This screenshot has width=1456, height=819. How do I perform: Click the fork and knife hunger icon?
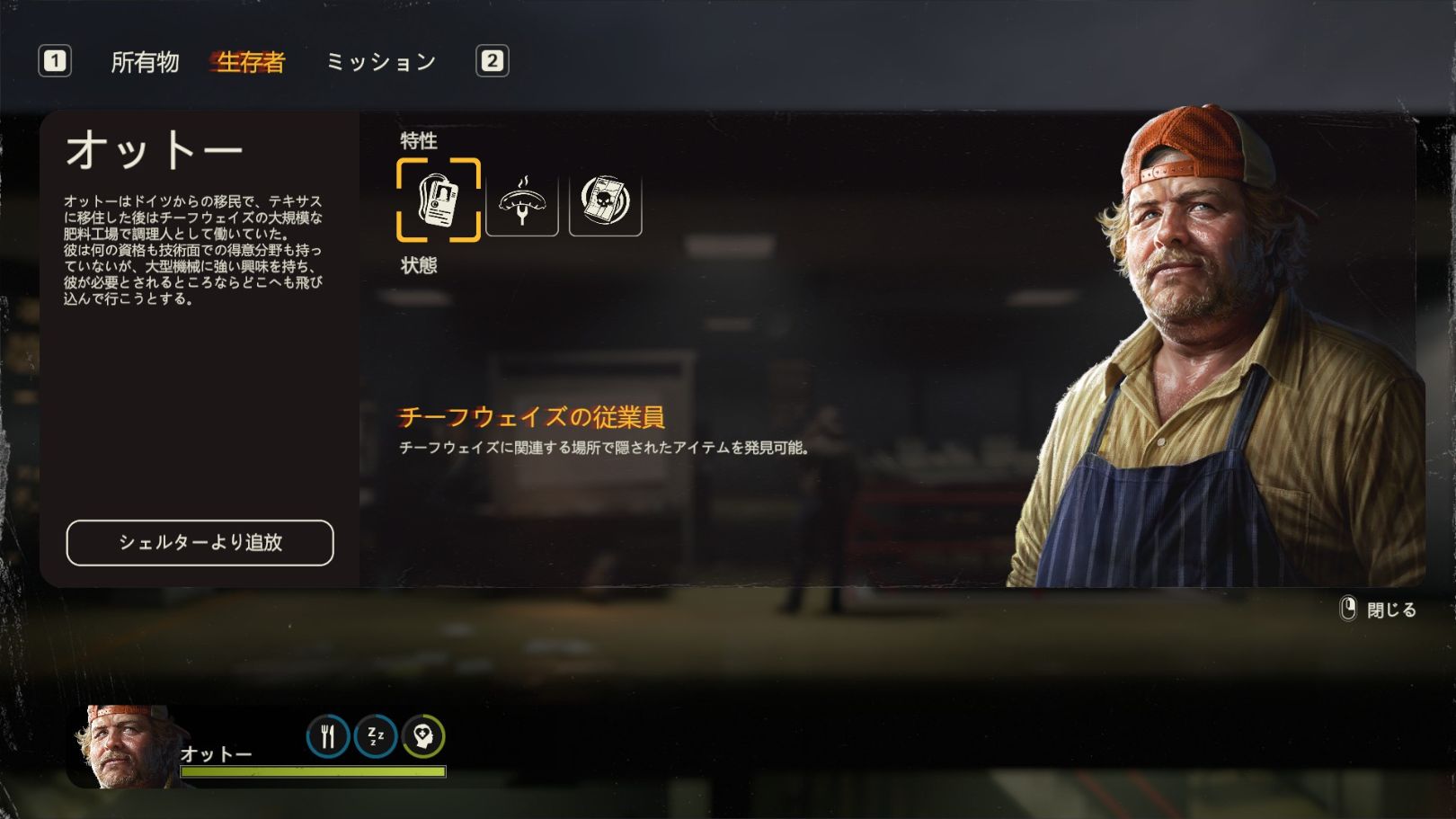(328, 737)
